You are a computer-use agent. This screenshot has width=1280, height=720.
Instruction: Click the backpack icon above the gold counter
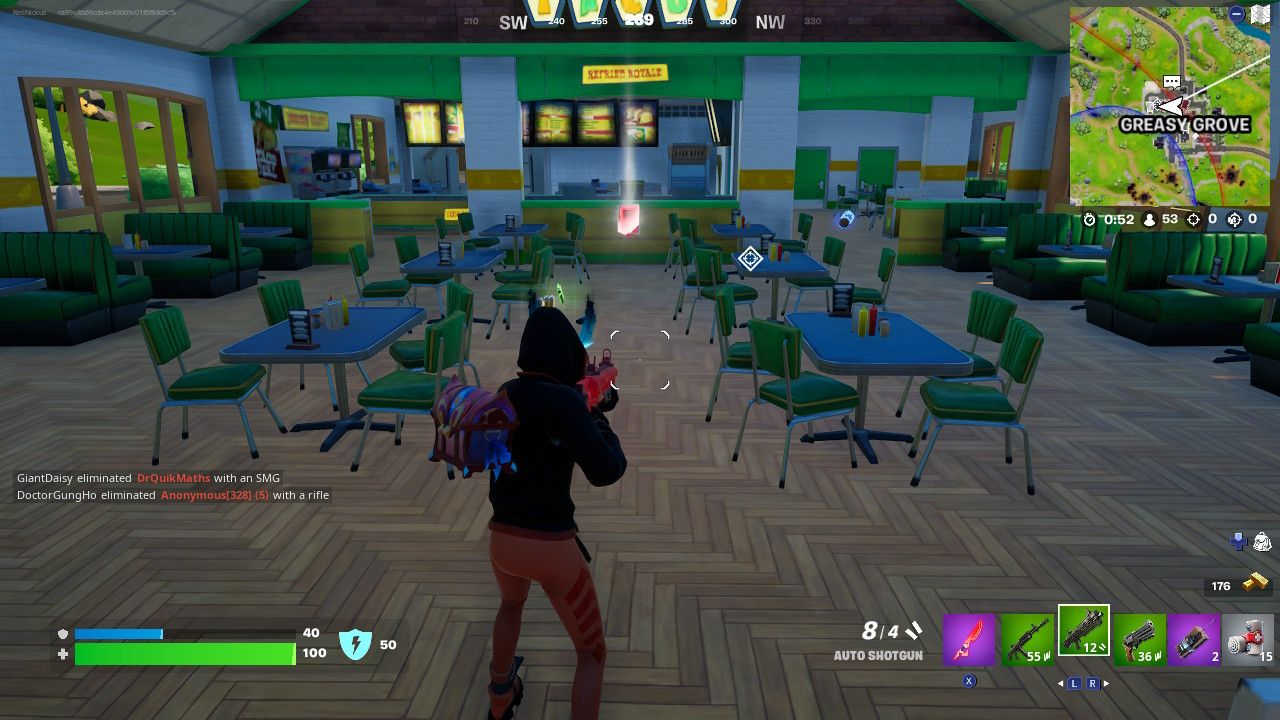coord(1262,541)
